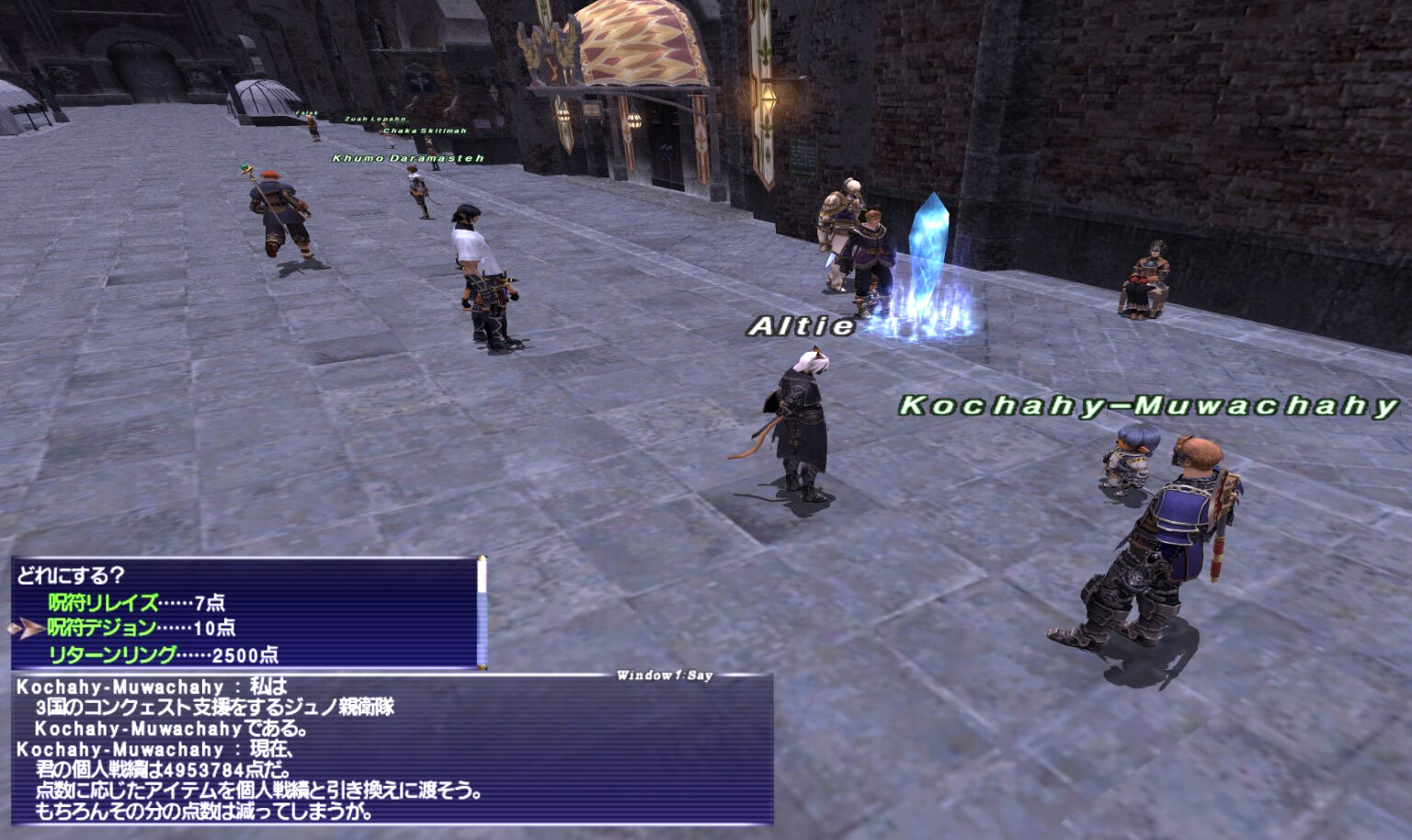Click the bottom scroll cap of the menu window

point(482,664)
